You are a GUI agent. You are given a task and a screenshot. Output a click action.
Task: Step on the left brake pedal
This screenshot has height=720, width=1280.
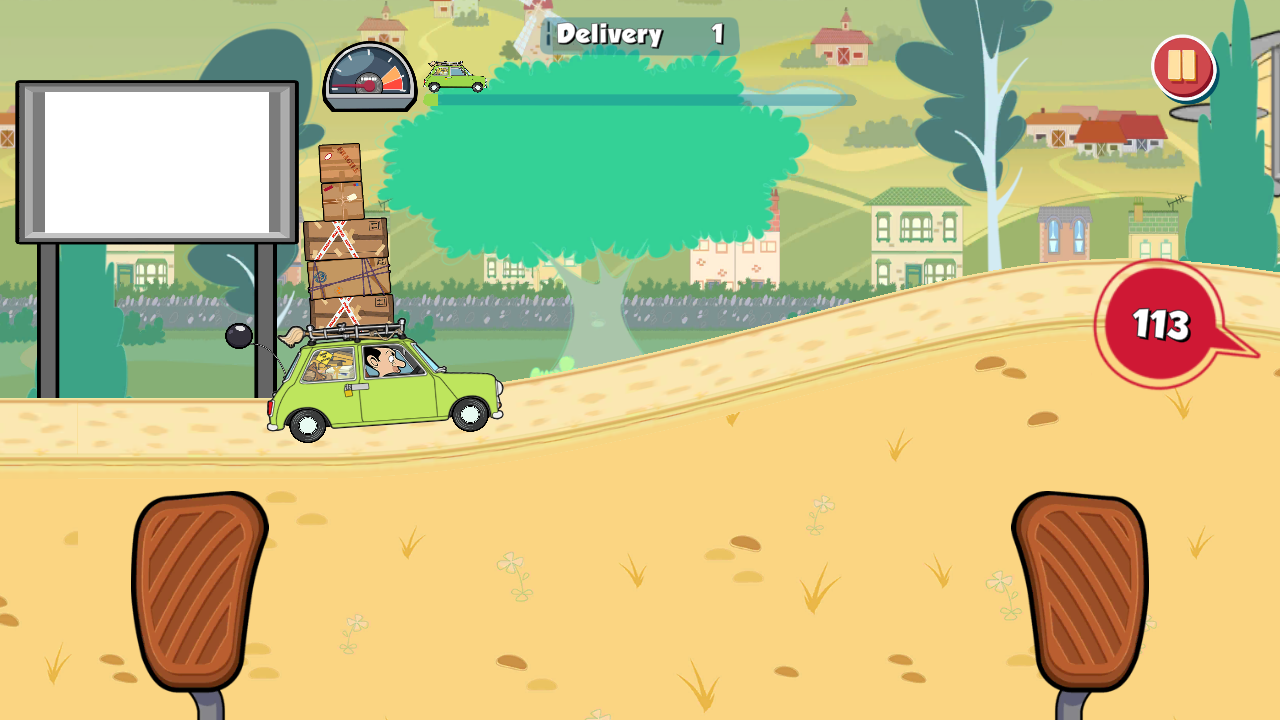(197, 590)
